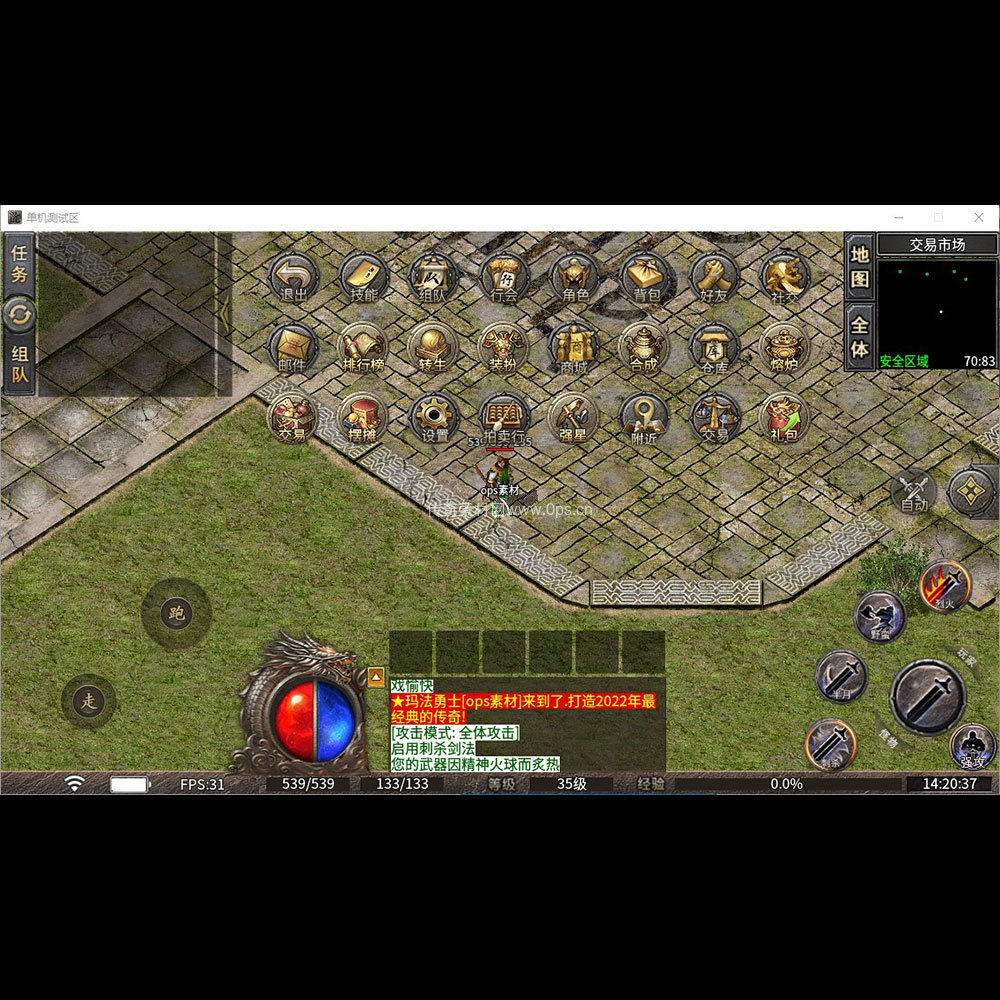Open the 邮件 mail icon

tap(293, 346)
